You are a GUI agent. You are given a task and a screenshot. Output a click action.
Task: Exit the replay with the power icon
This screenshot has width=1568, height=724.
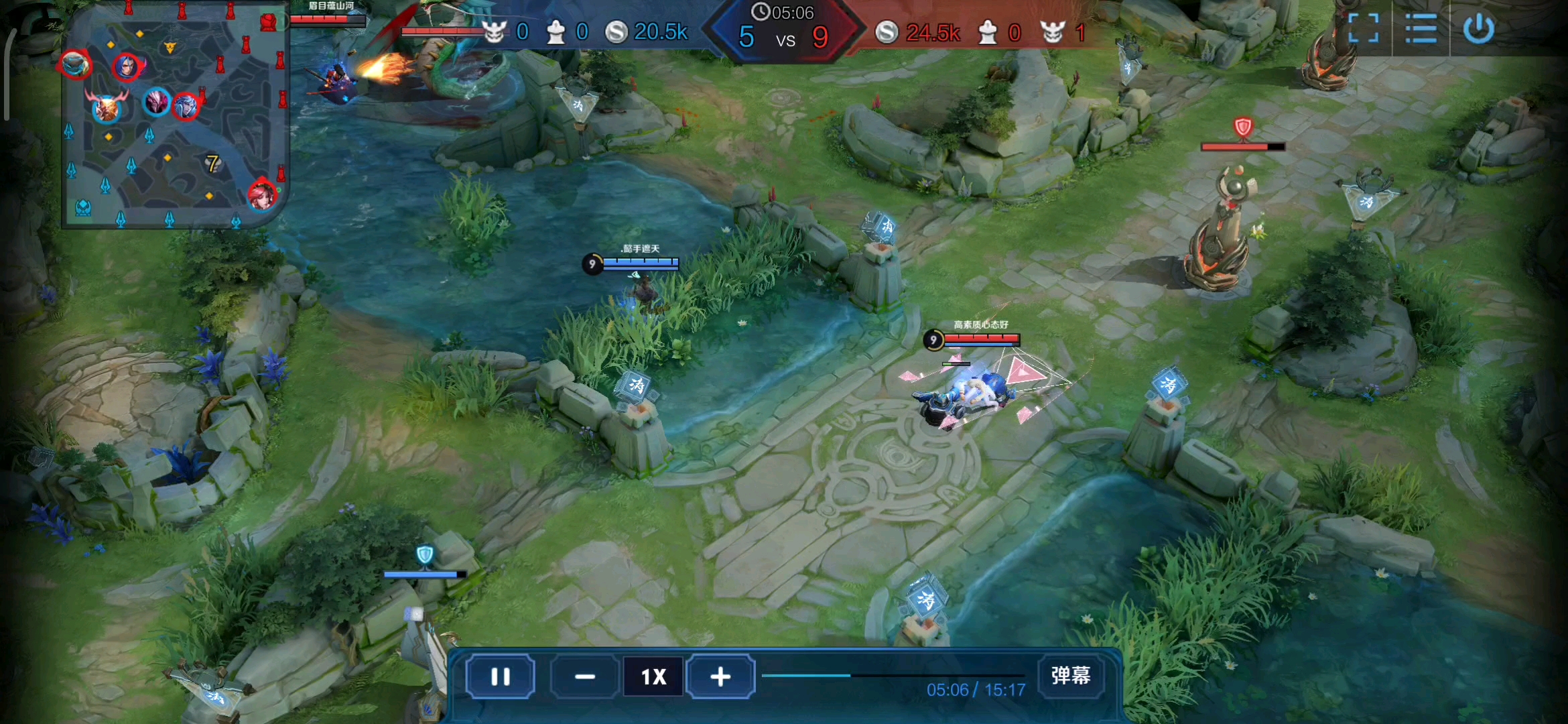point(1478,28)
